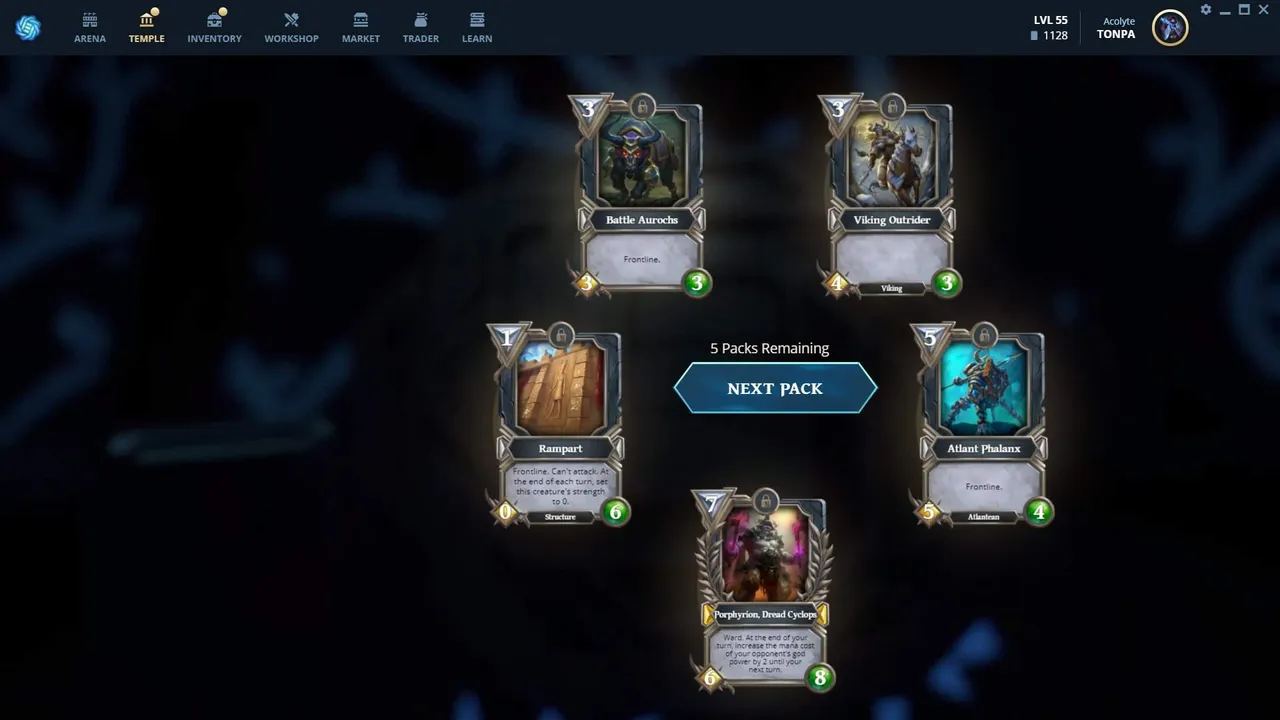Visit the Market tab
The width and height of the screenshot is (1280, 720).
coord(361,27)
